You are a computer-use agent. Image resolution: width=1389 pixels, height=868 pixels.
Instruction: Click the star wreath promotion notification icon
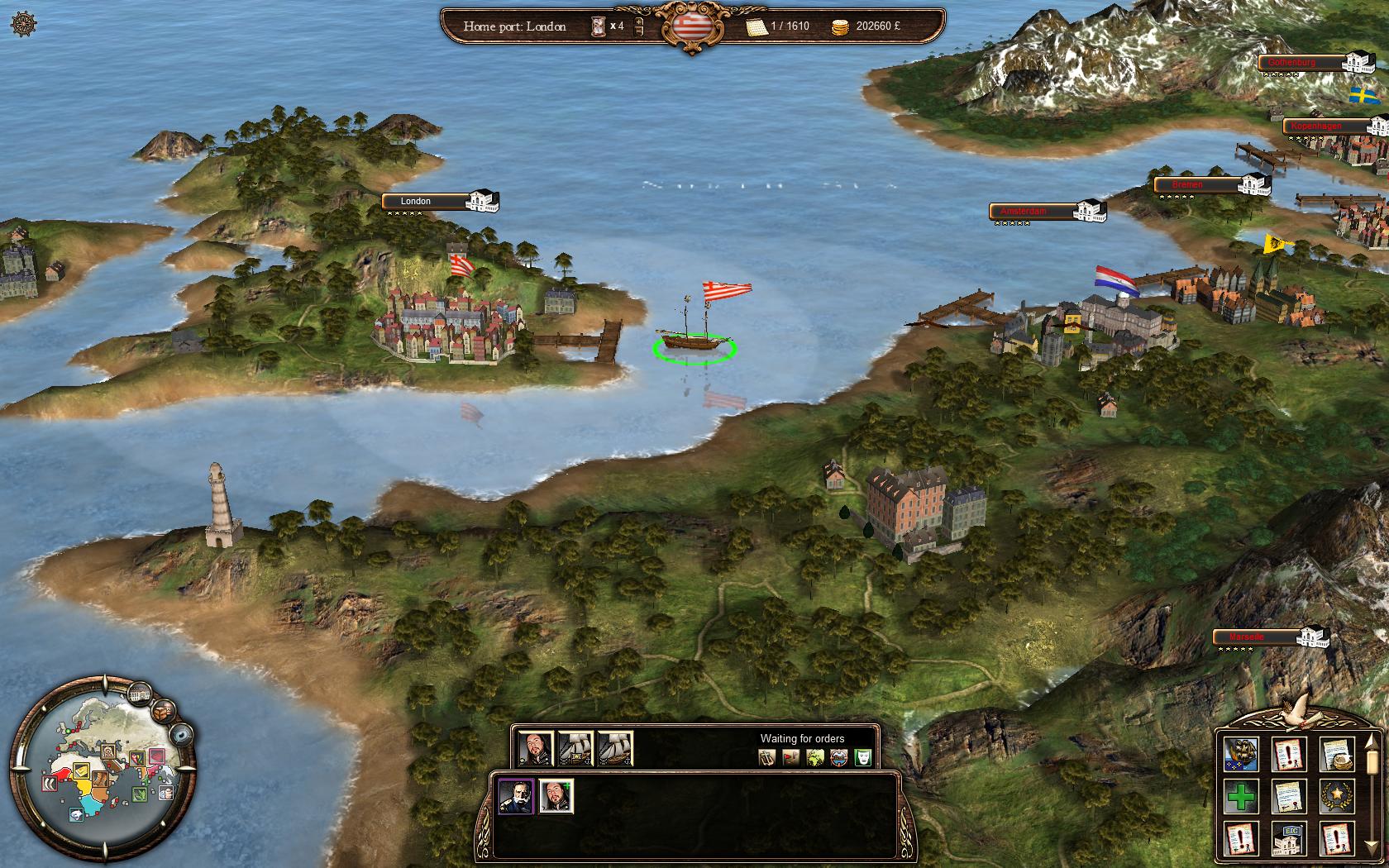pyautogui.click(x=1336, y=796)
